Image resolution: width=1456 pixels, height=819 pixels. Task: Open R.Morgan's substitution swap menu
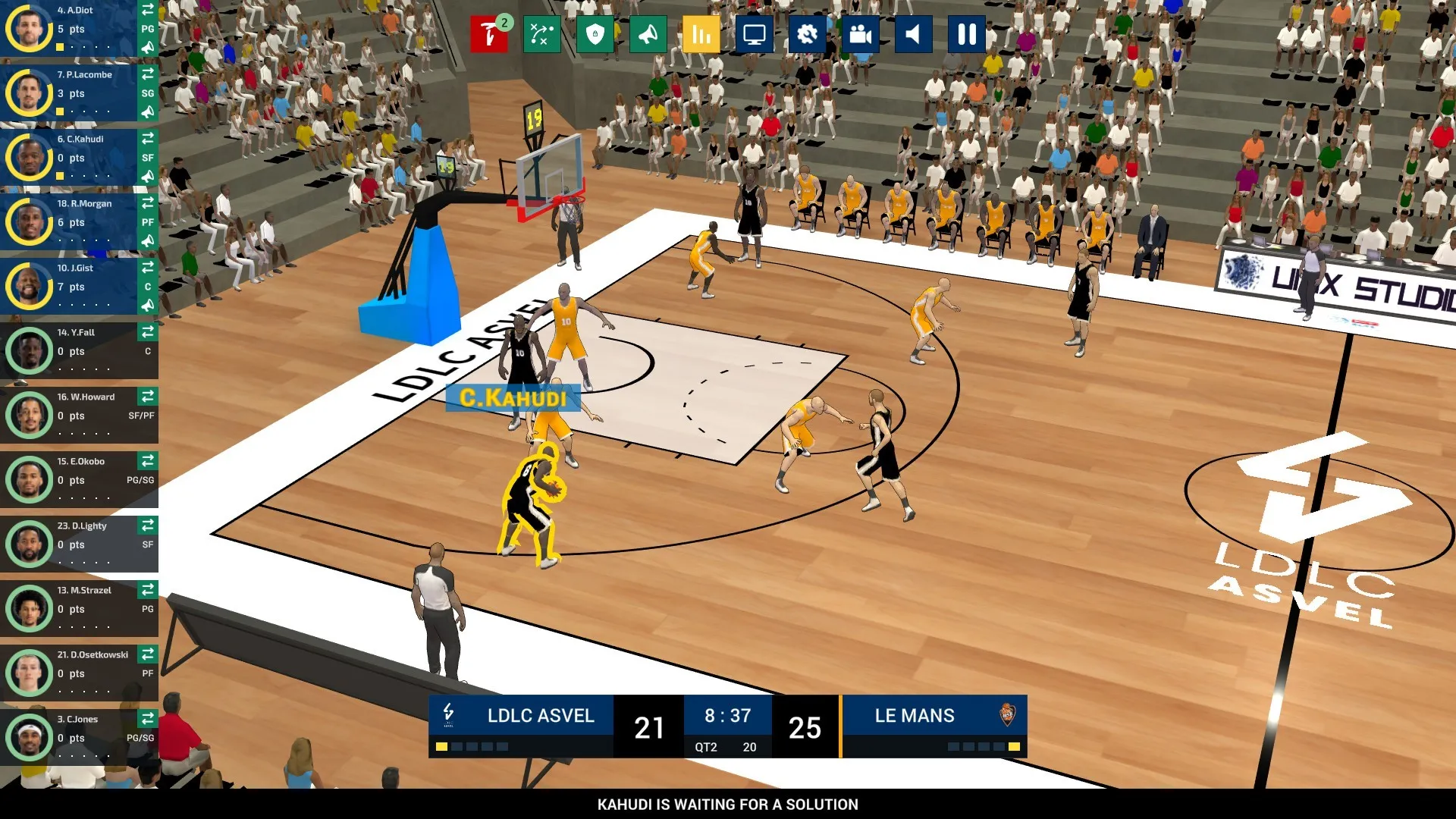coord(147,203)
